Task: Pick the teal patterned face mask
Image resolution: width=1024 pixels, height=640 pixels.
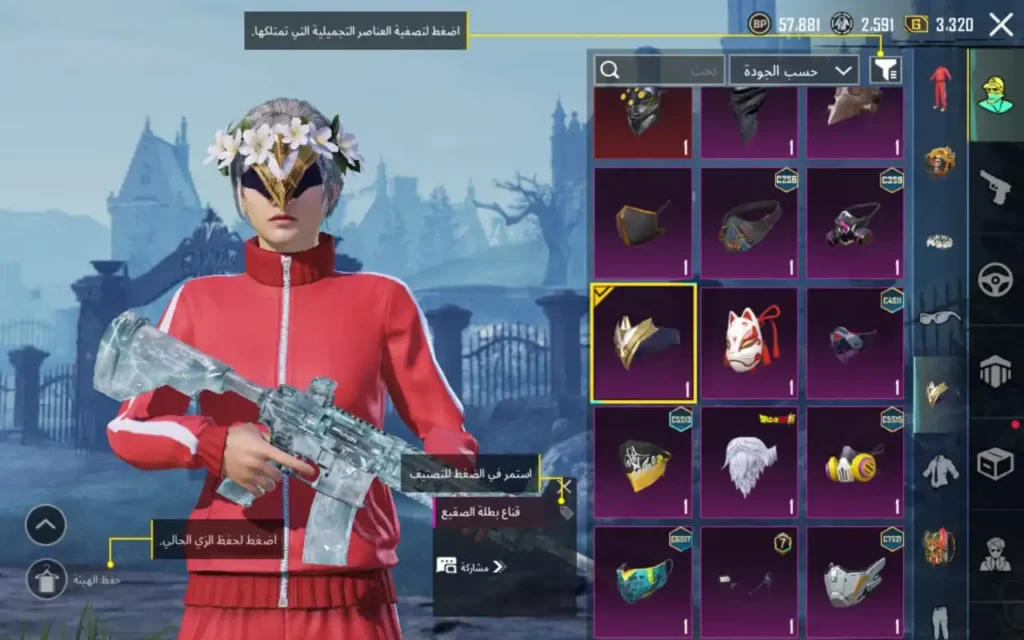Action: [643, 581]
